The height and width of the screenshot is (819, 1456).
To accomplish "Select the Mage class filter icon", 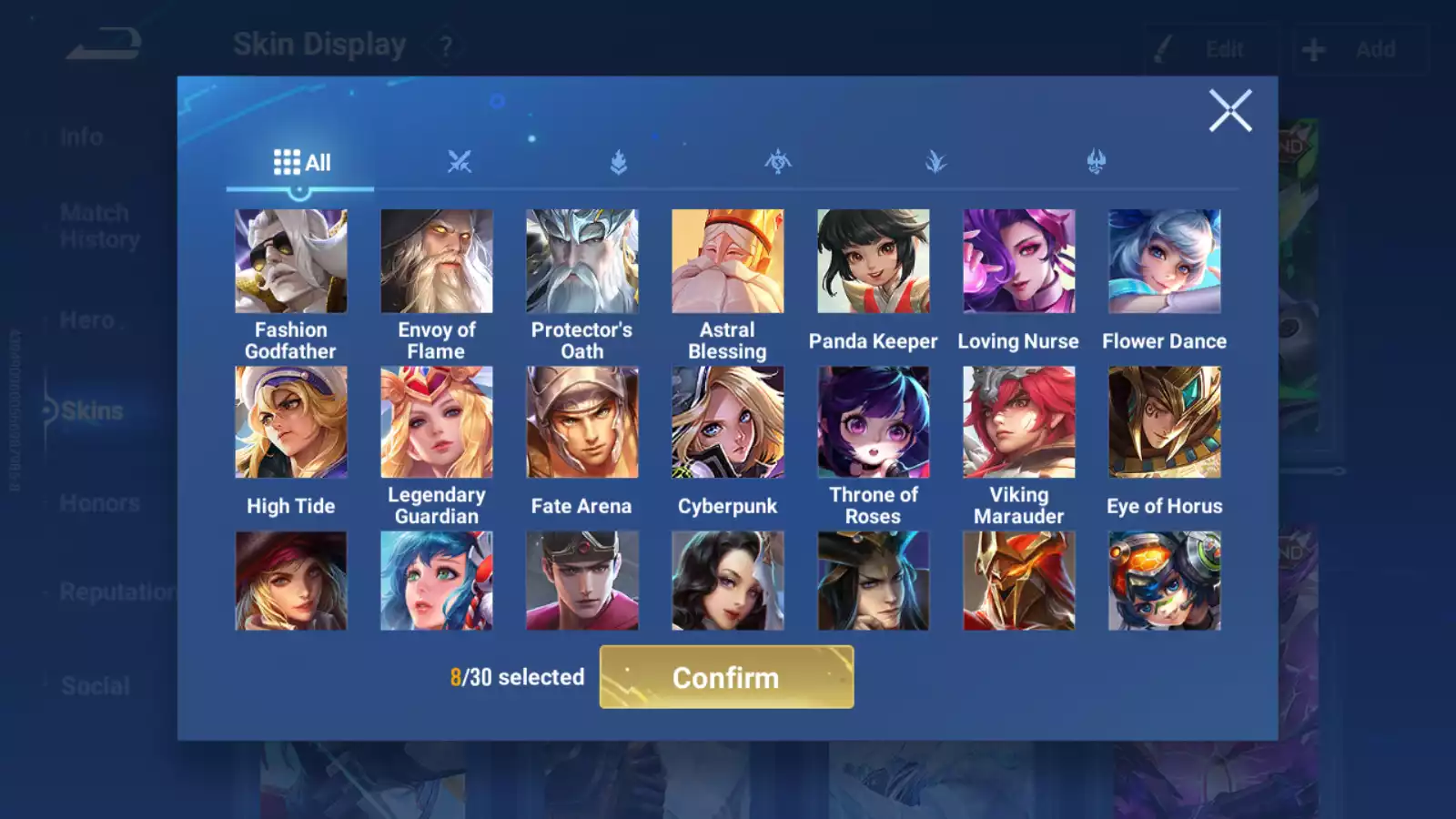I will pos(937,161).
